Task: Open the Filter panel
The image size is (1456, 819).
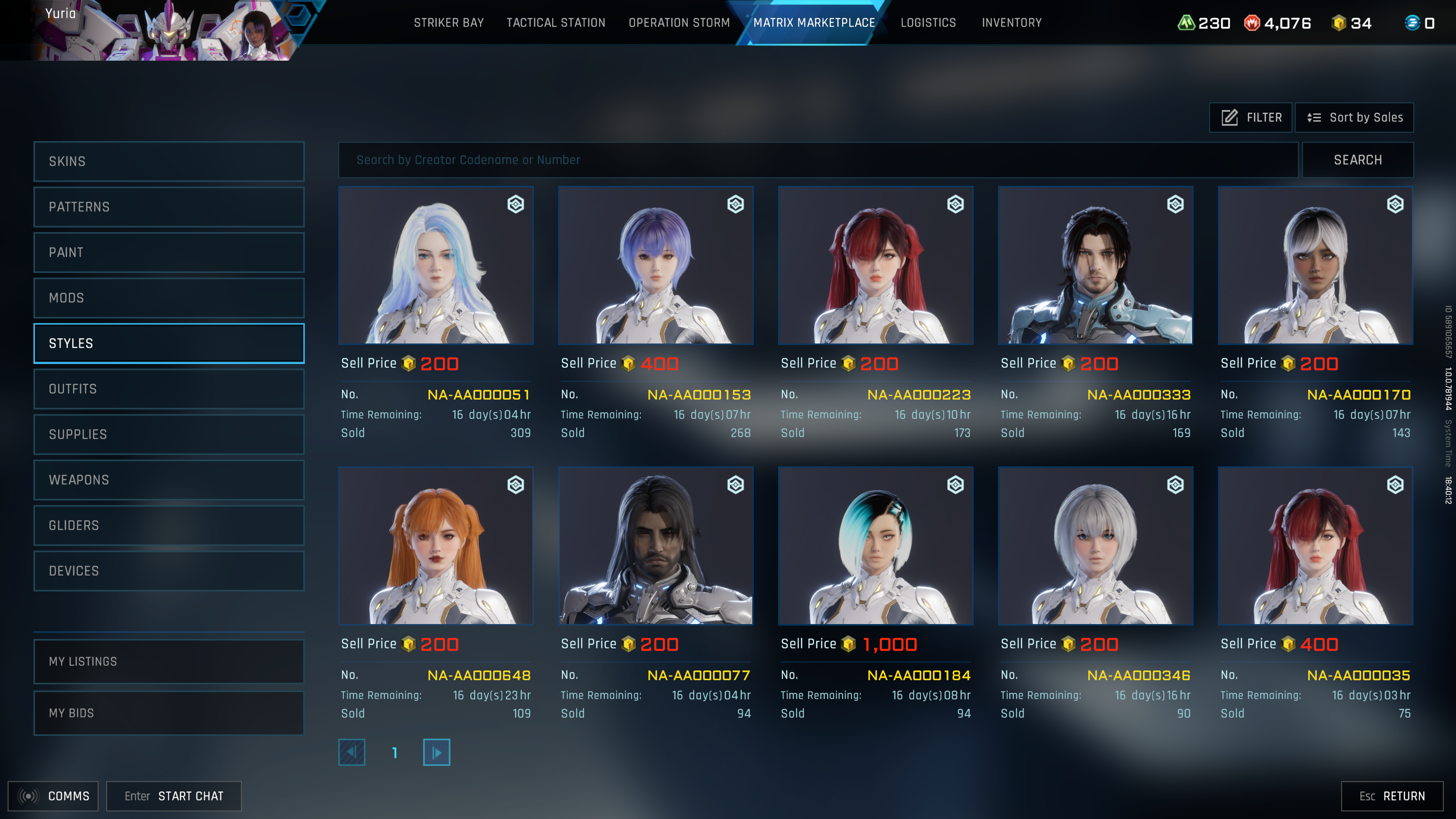Action: click(x=1250, y=117)
